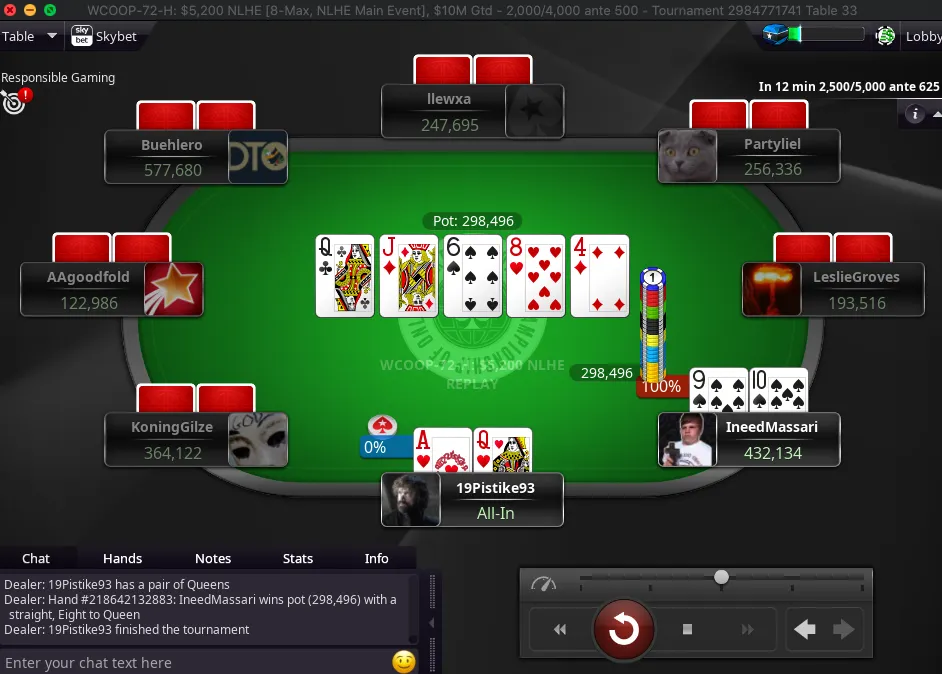Open the Notes tab
The image size is (942, 674).
[x=213, y=558]
